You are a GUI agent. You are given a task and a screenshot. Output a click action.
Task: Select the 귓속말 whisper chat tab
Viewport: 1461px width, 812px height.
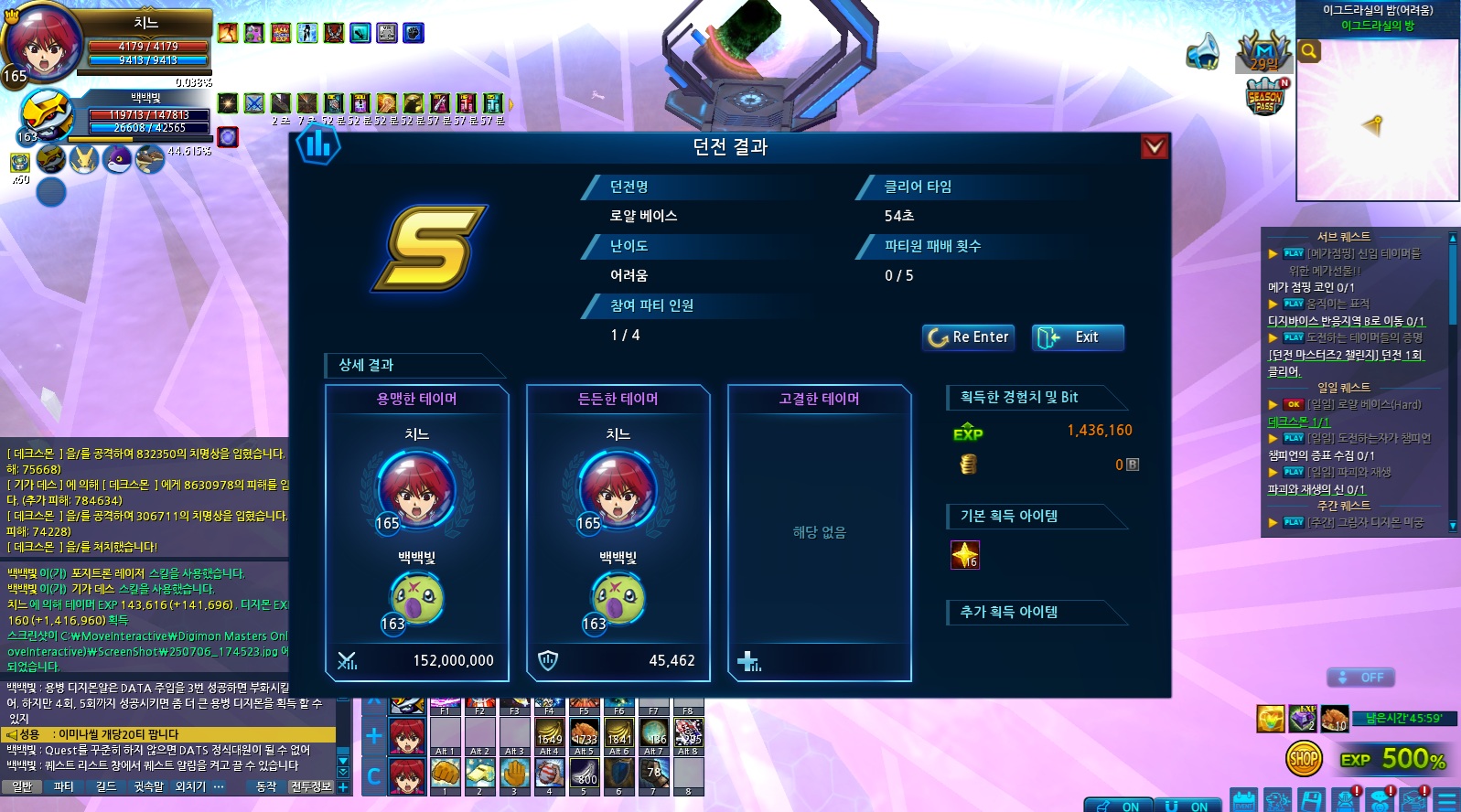click(148, 786)
